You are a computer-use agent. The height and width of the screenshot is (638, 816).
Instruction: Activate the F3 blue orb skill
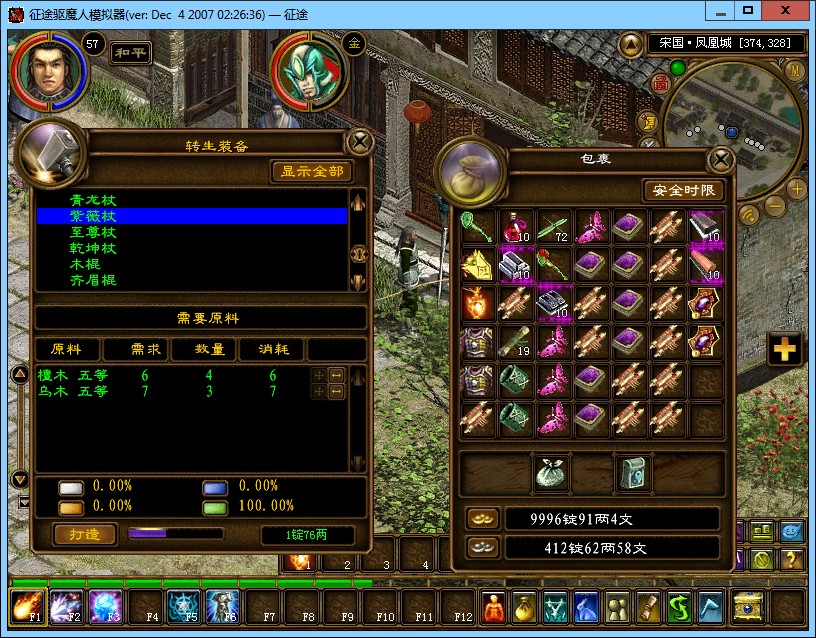click(106, 607)
